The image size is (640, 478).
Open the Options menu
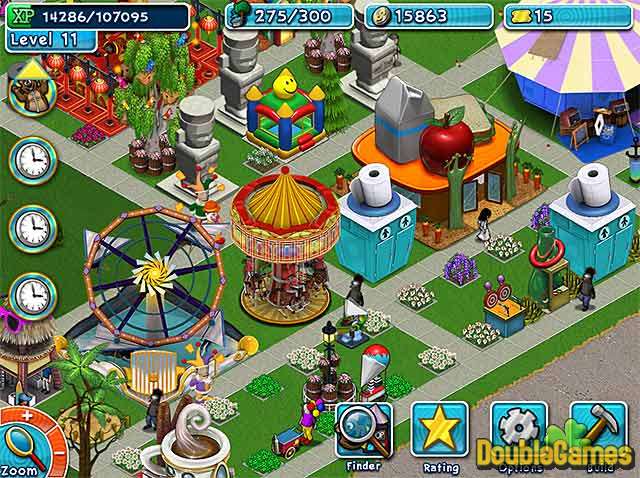[518, 430]
